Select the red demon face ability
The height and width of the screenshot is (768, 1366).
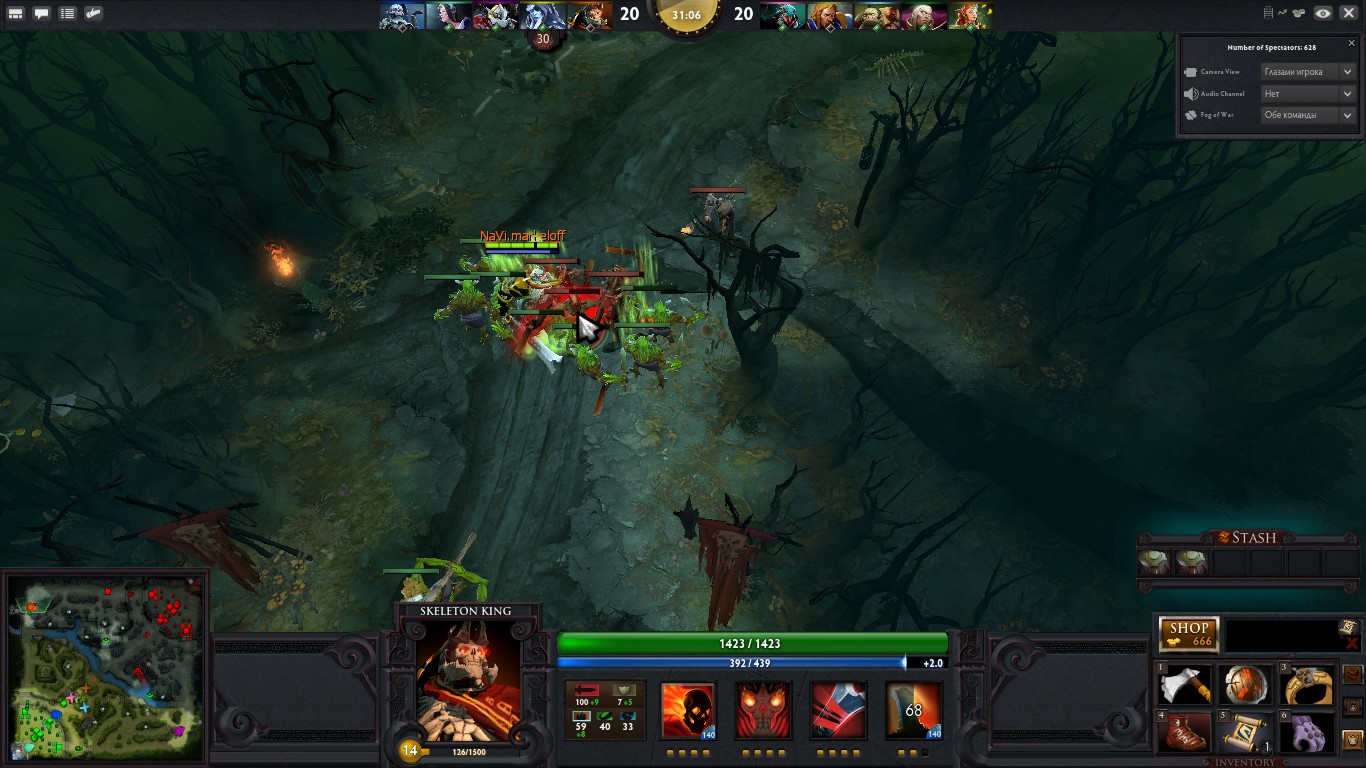[763, 711]
